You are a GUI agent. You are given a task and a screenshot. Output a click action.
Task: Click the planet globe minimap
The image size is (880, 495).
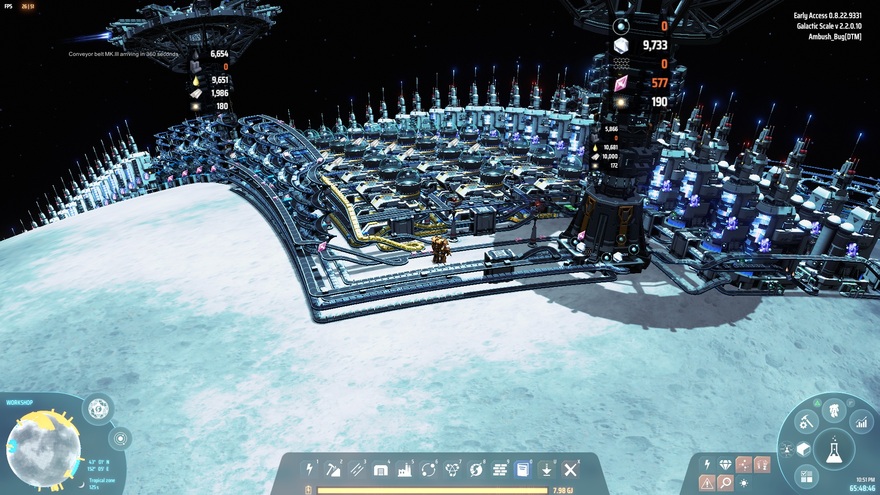pyautogui.click(x=44, y=449)
